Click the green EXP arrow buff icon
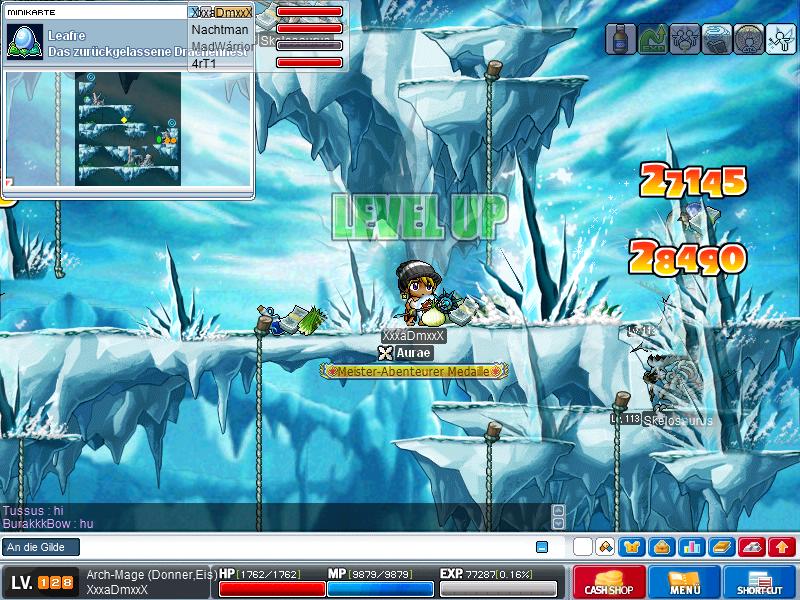 653,39
